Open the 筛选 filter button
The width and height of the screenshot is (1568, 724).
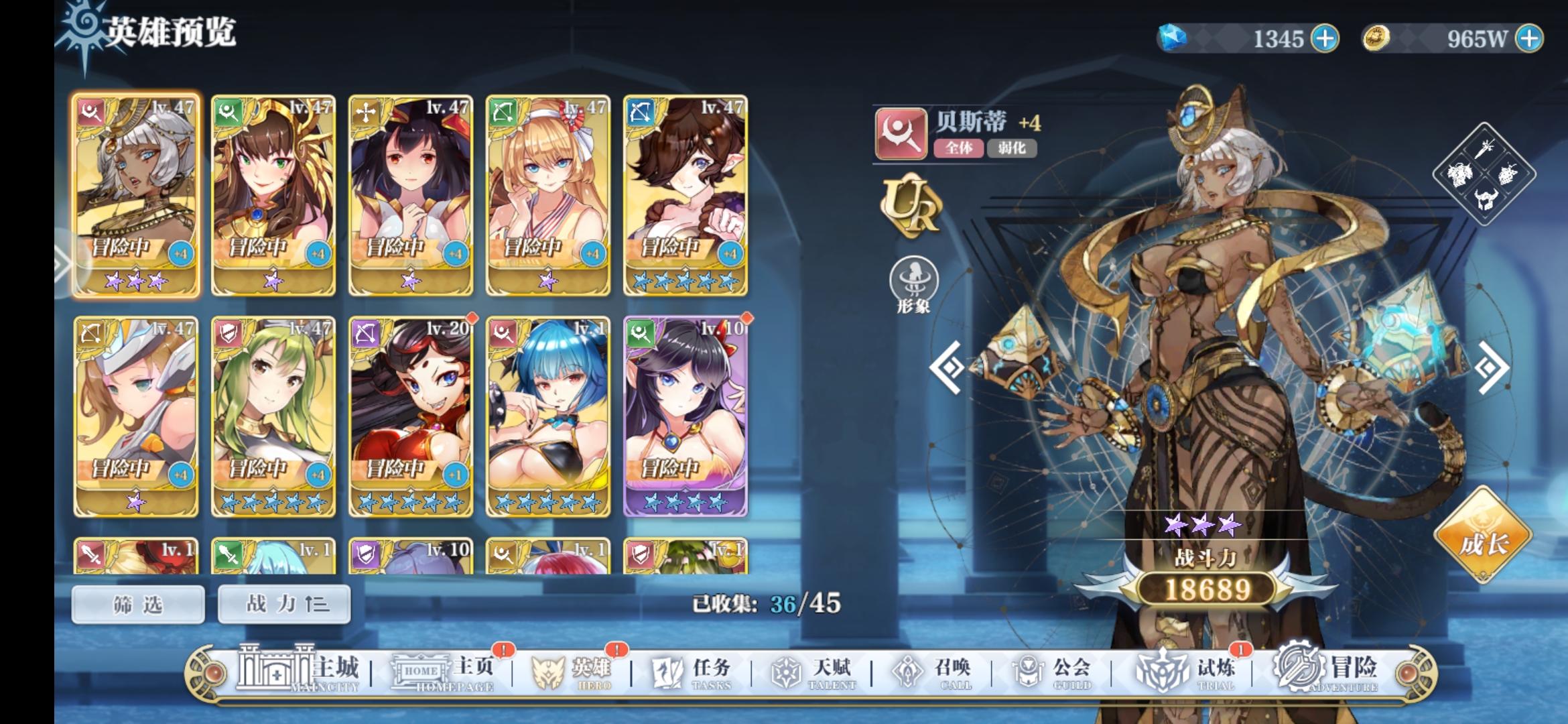click(x=139, y=603)
